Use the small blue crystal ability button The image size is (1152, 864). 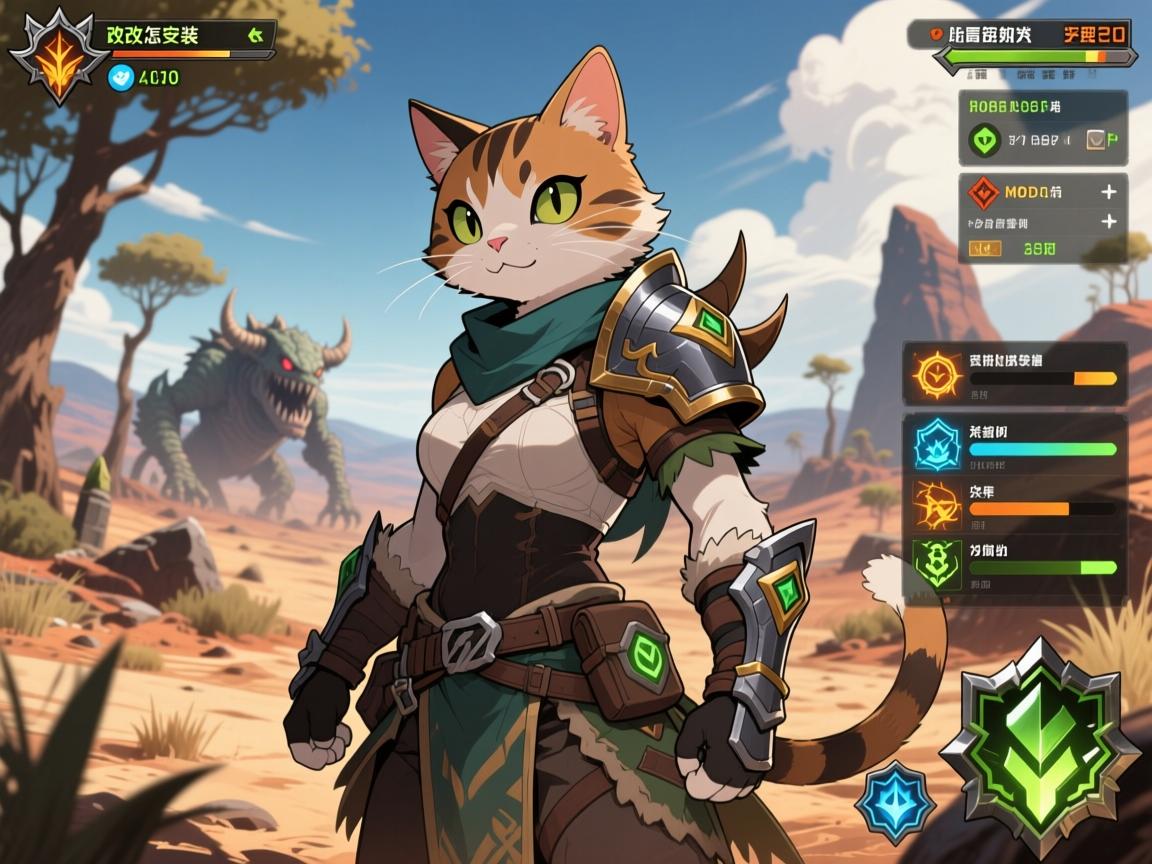894,799
